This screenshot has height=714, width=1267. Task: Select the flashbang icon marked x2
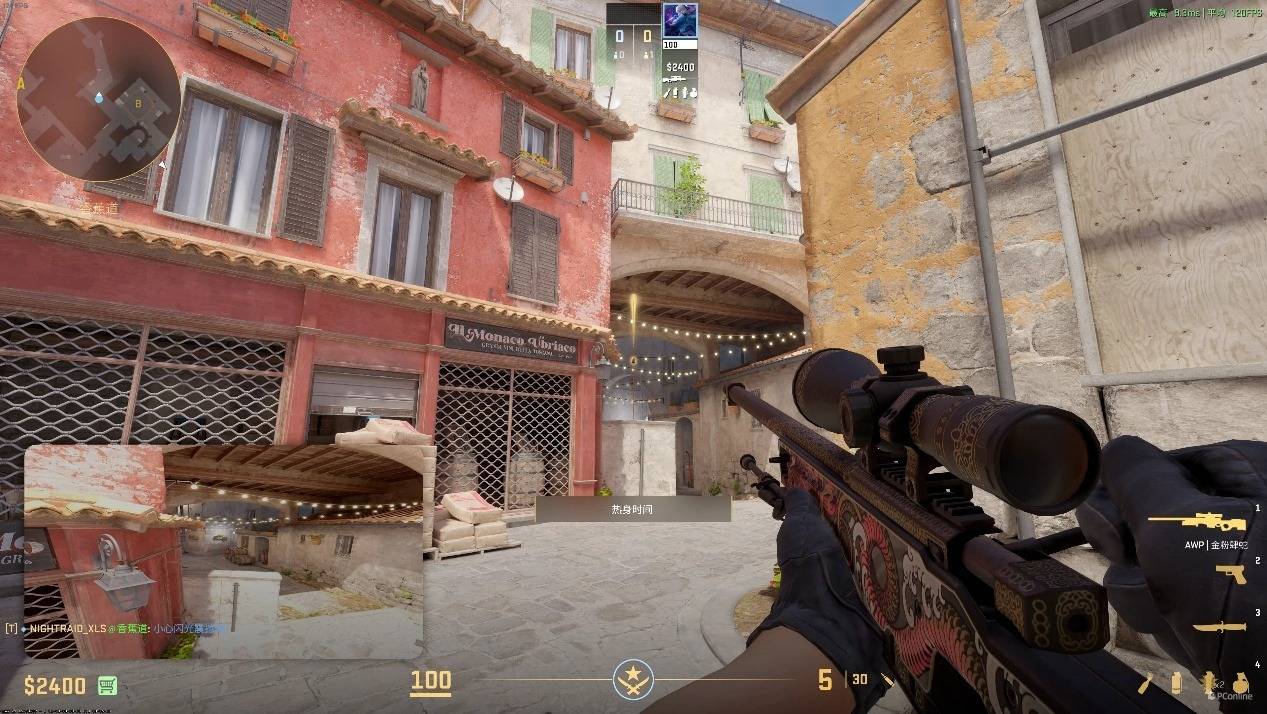pyautogui.click(x=1207, y=684)
